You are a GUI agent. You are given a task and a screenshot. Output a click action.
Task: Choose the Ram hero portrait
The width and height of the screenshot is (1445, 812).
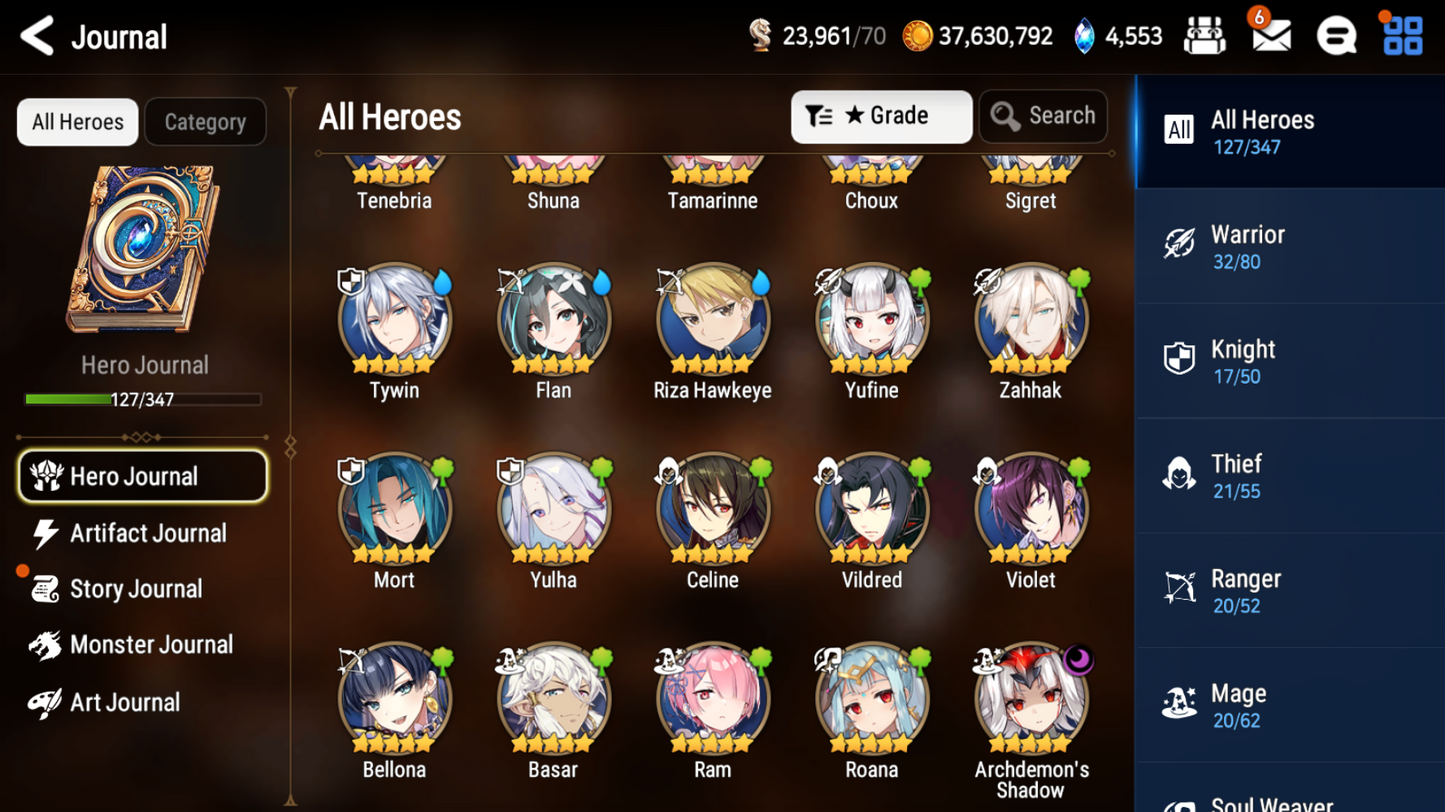pos(712,699)
